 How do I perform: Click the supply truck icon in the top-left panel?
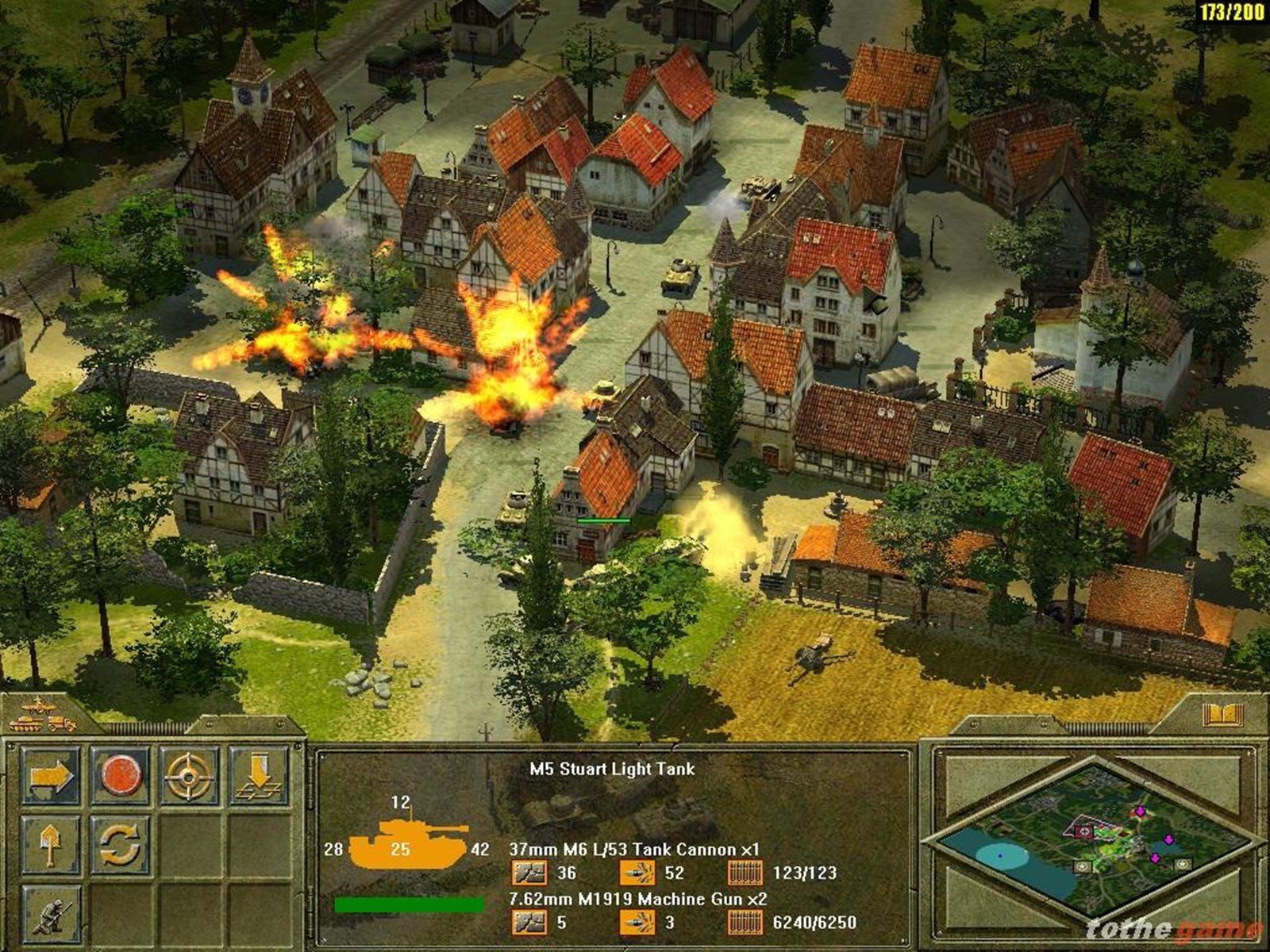pos(62,724)
